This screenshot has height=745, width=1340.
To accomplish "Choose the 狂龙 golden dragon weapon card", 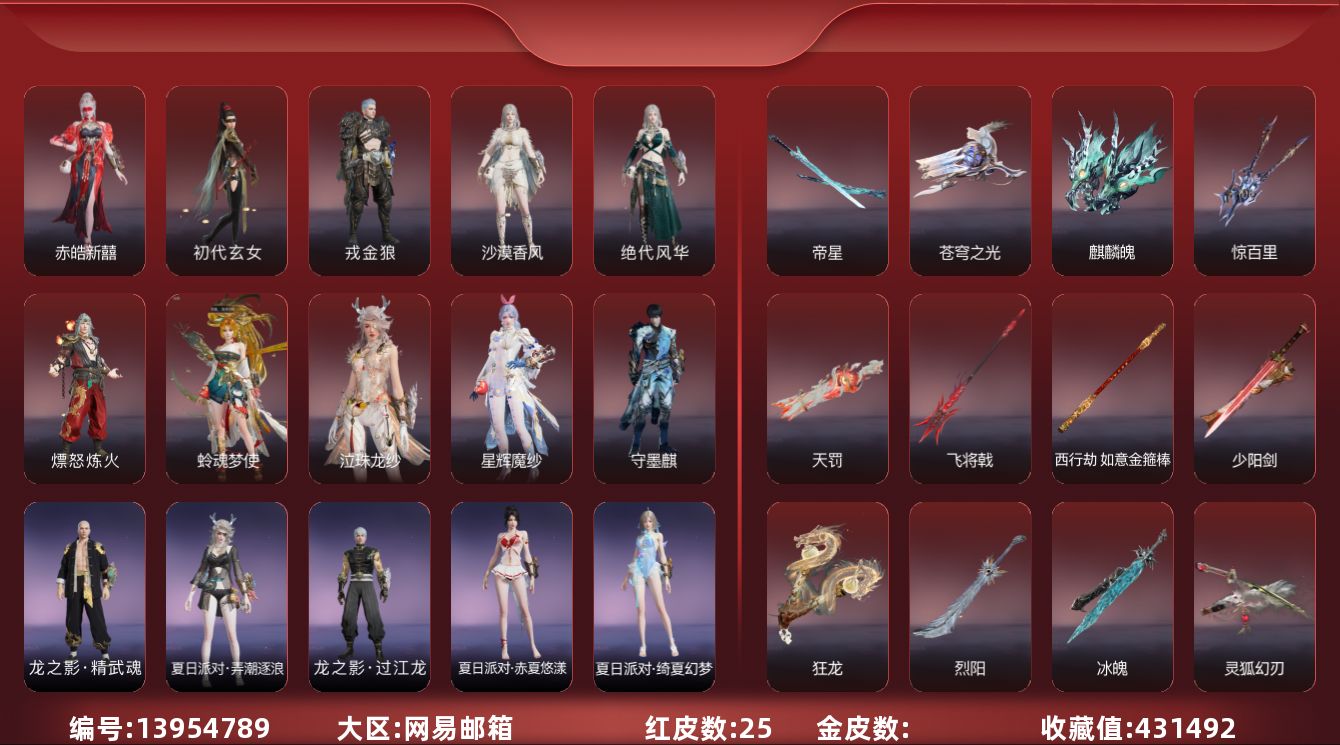I will [x=827, y=596].
